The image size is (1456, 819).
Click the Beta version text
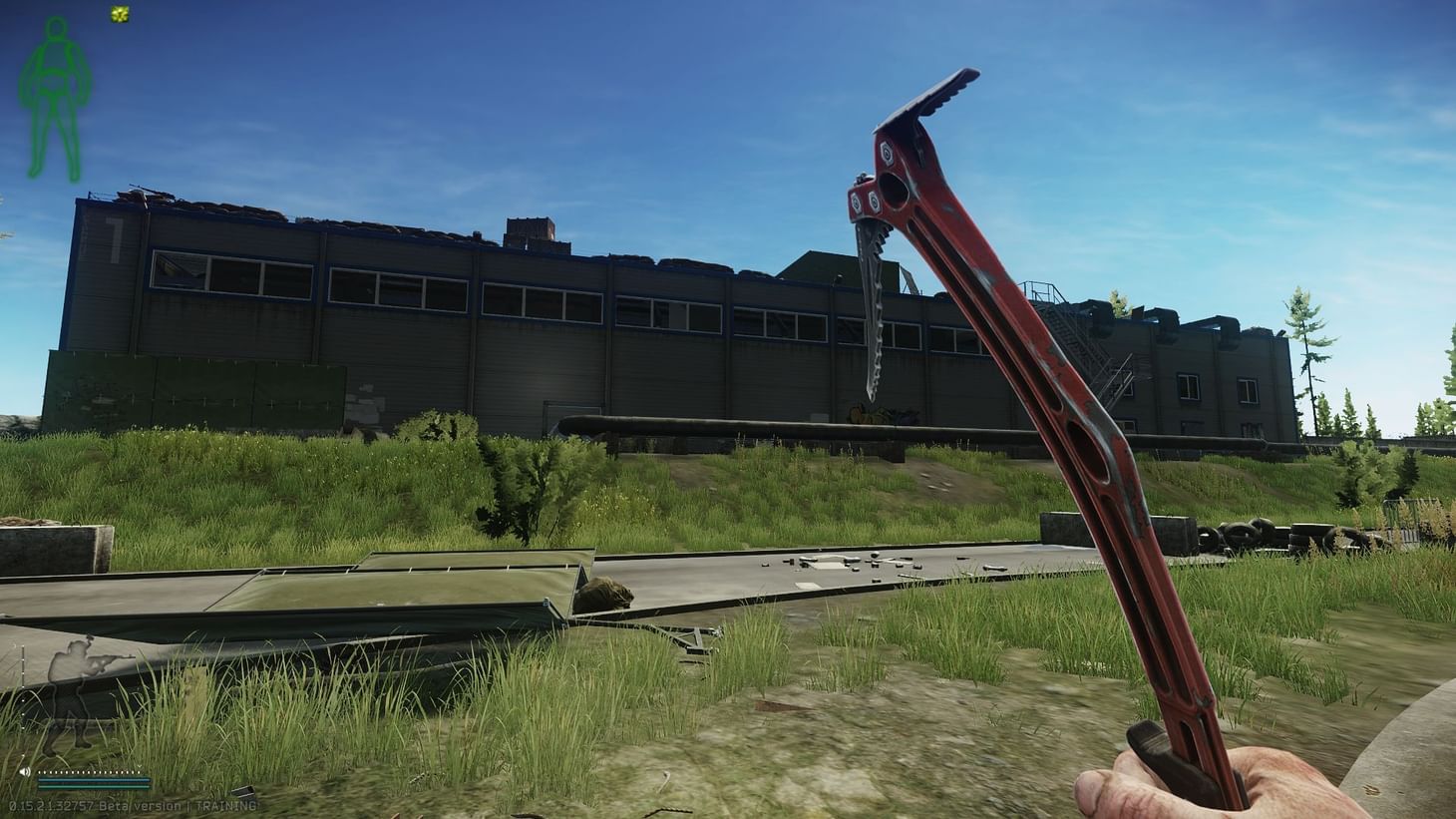pos(140,804)
